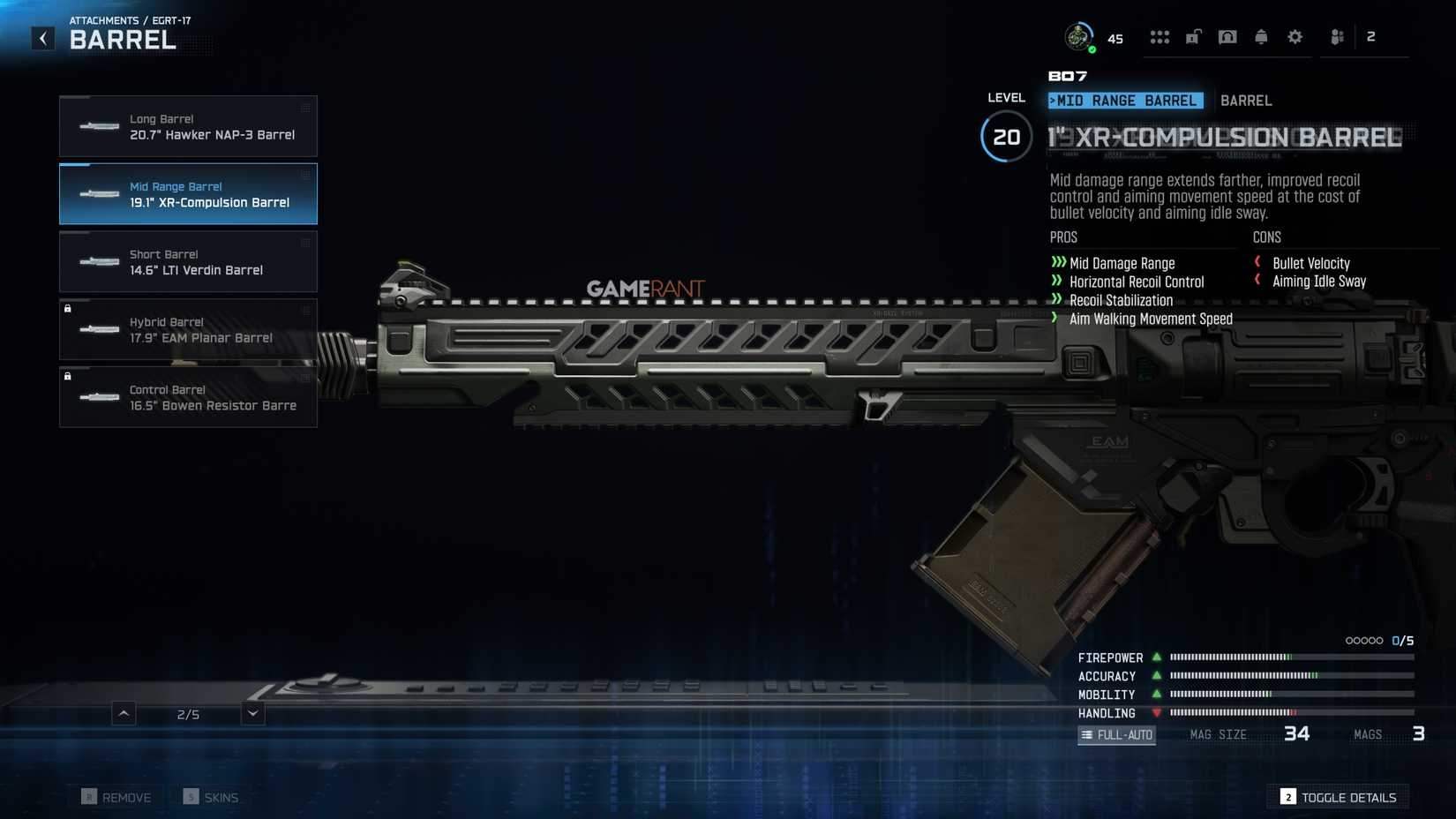Expand the down arrow attachment navigation
The width and height of the screenshot is (1456, 819).
(x=251, y=713)
